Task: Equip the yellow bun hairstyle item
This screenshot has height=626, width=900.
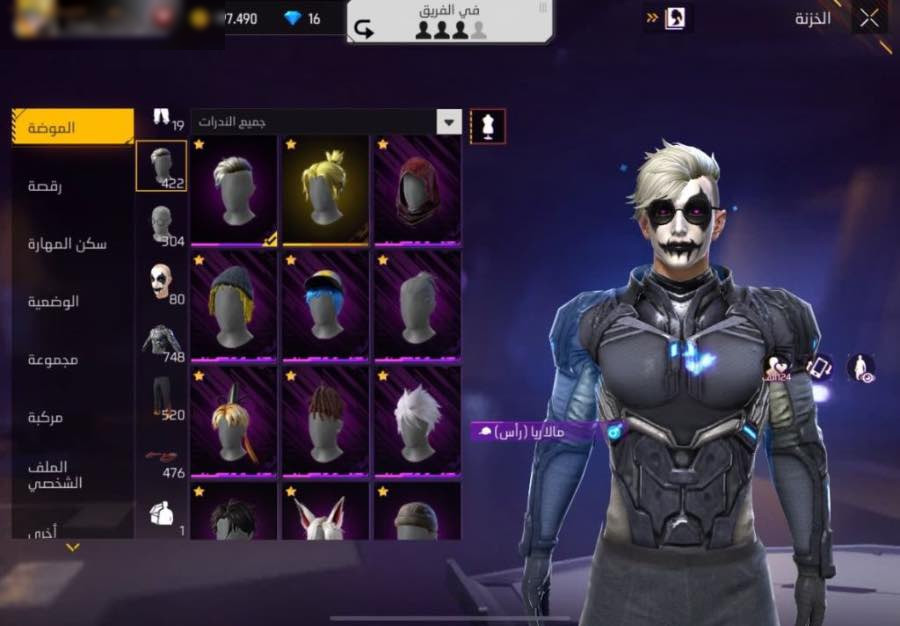Action: (x=325, y=190)
